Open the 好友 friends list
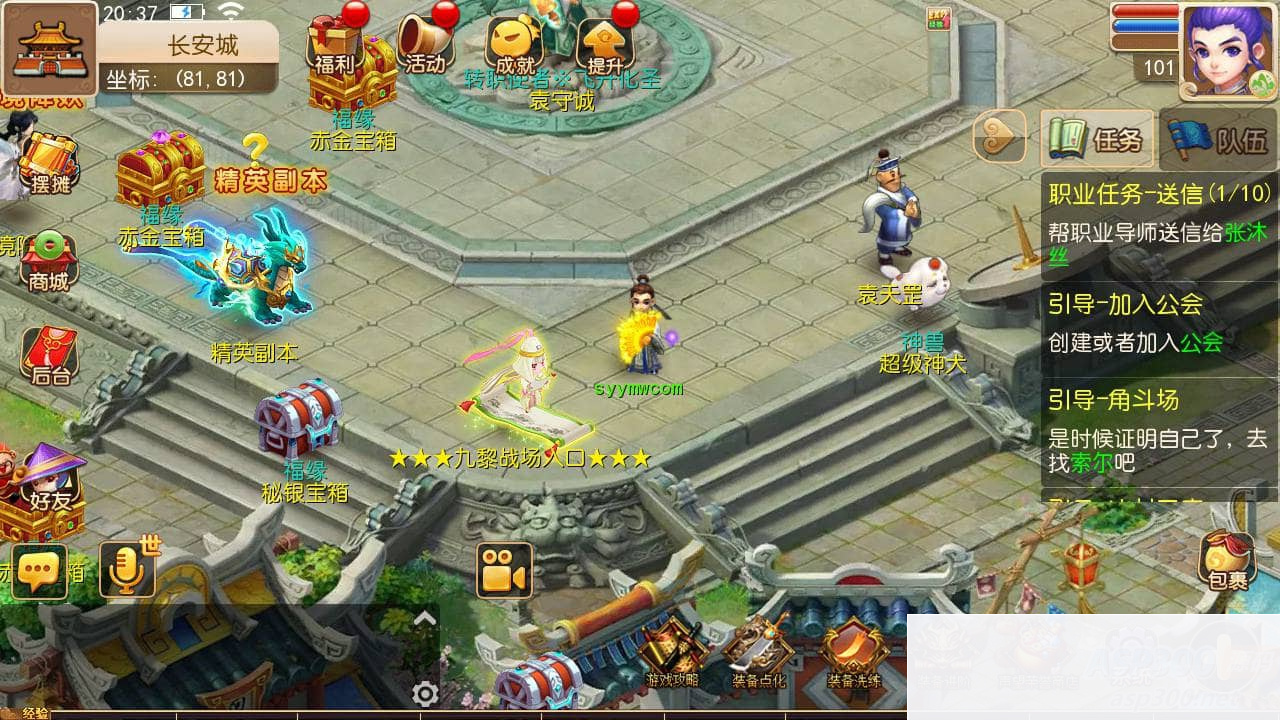 (50, 478)
